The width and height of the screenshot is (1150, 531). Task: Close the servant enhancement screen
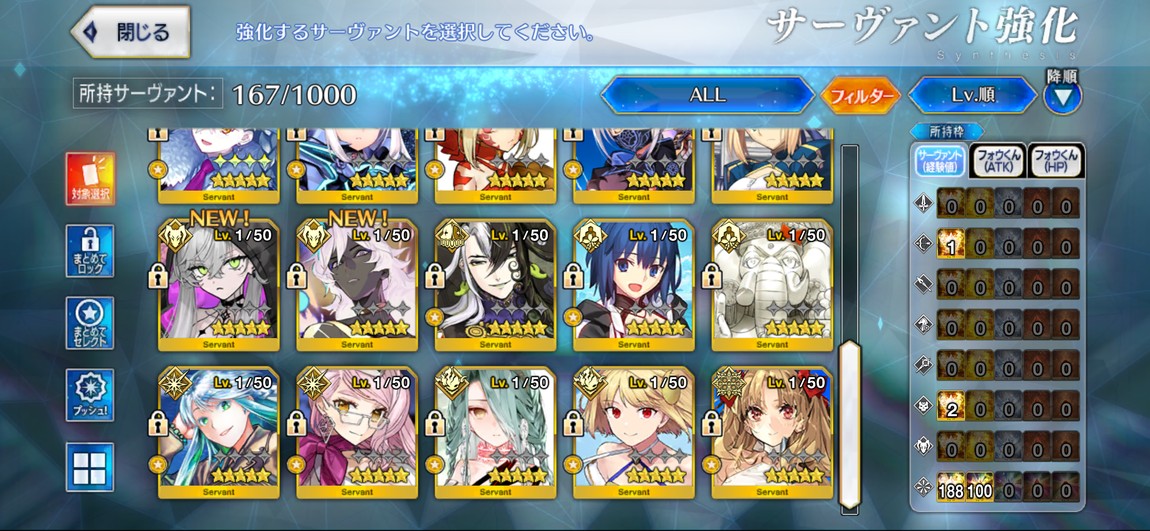click(131, 31)
